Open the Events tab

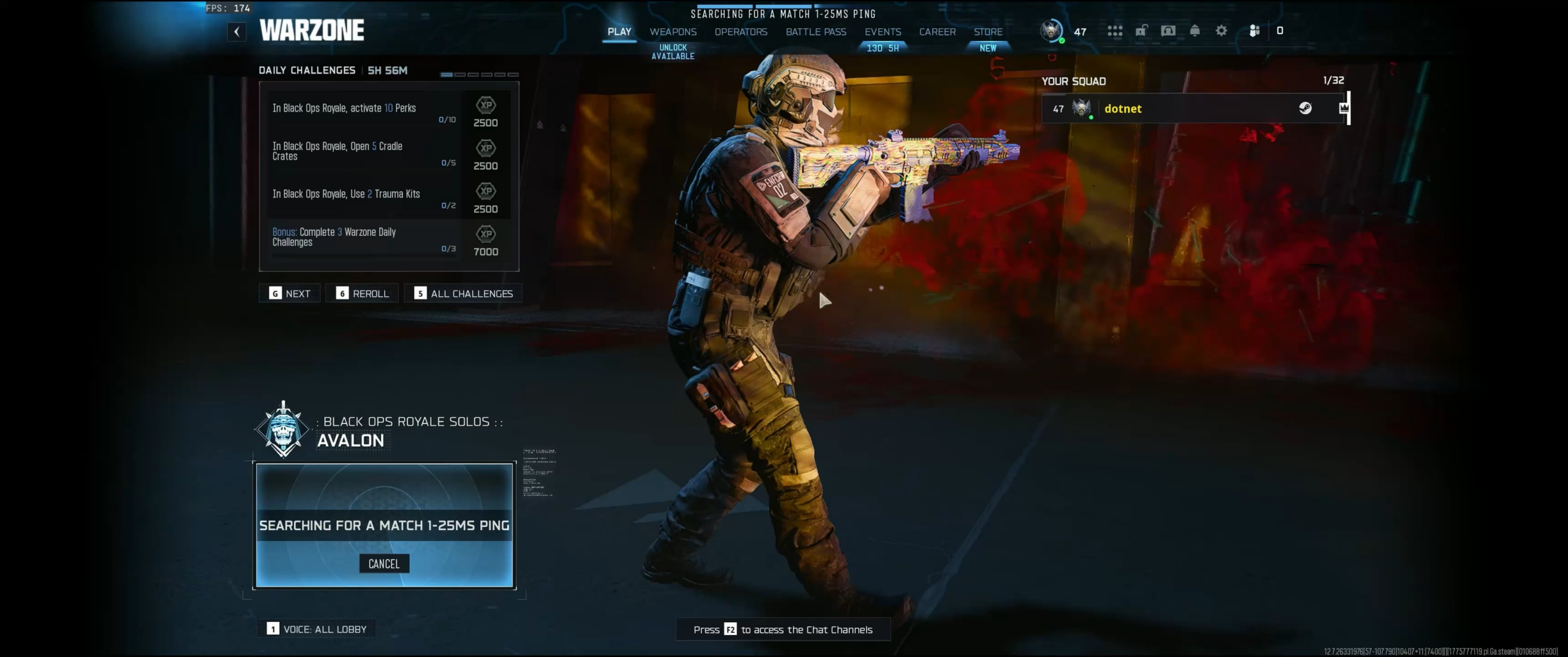coord(883,32)
